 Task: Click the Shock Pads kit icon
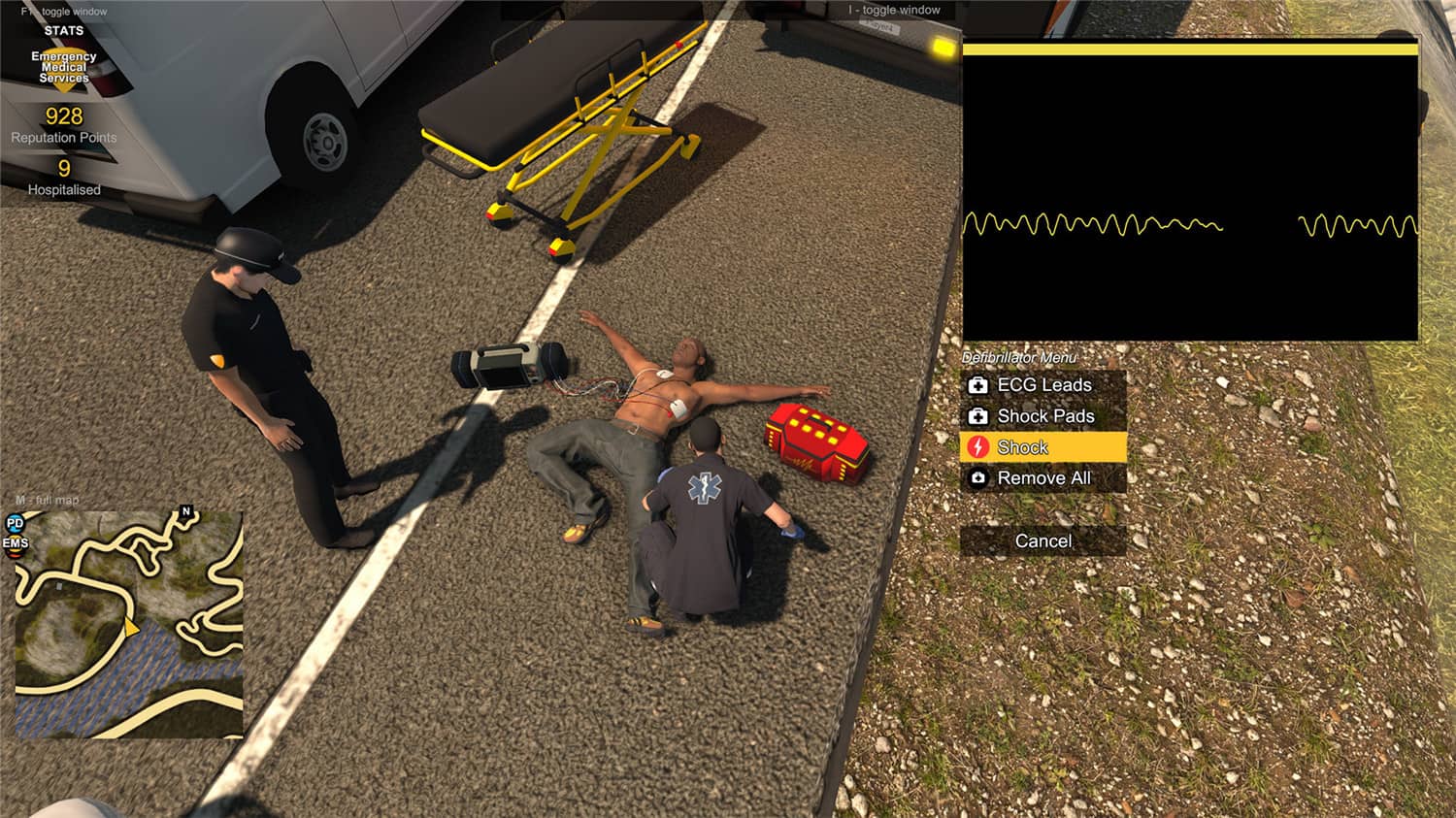[977, 416]
